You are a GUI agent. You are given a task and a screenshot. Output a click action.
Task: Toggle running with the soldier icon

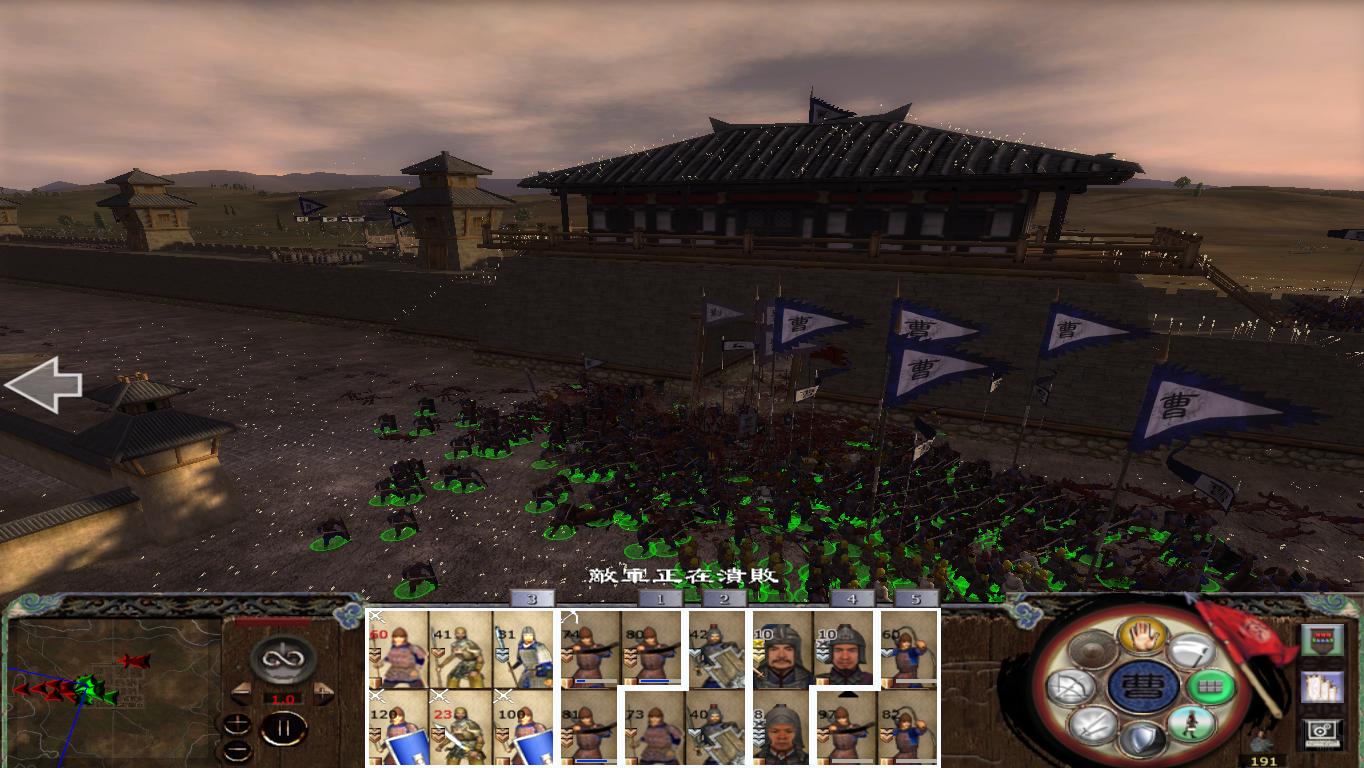click(x=1191, y=725)
